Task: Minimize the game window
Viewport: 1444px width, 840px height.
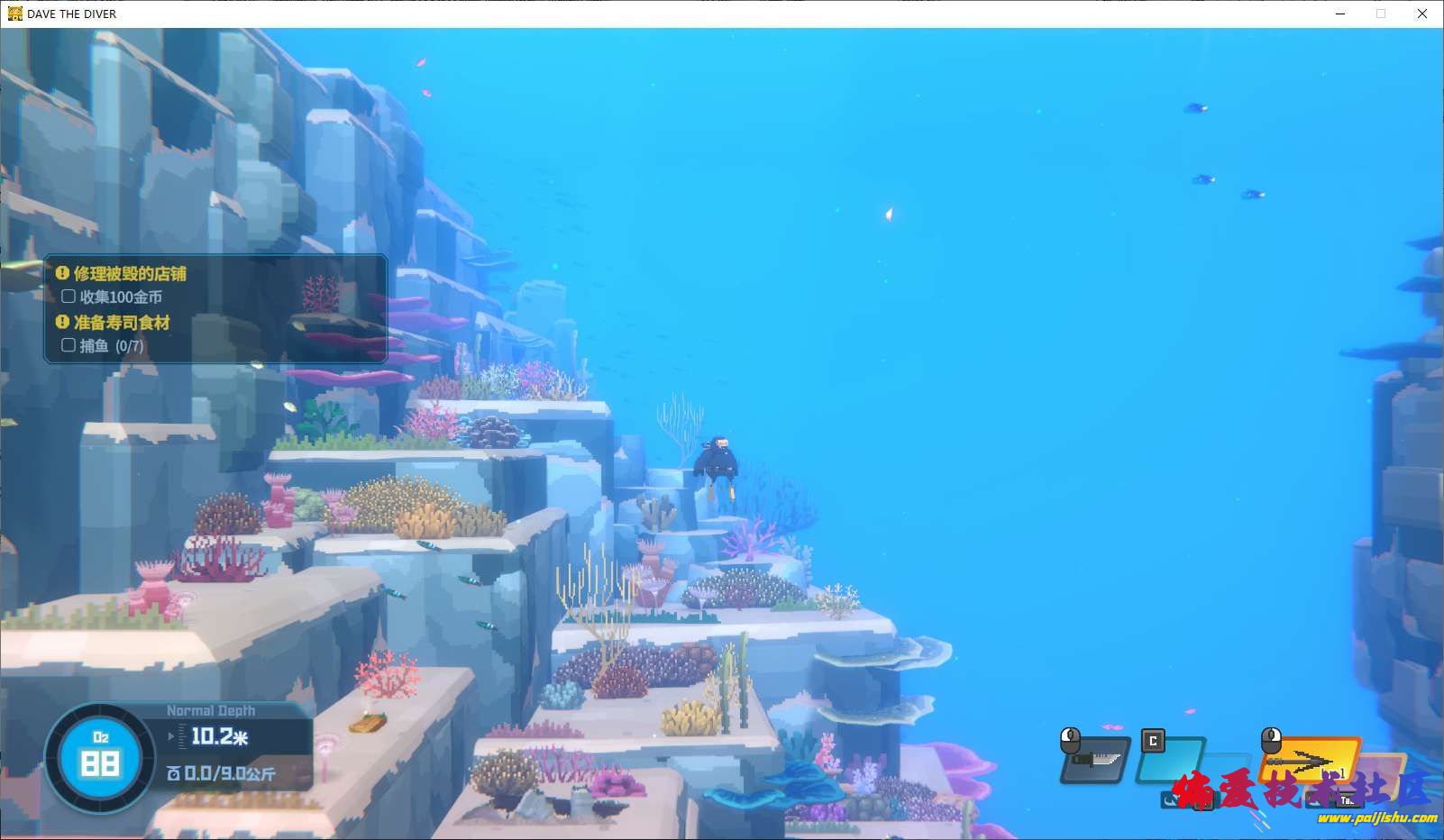Action: point(1340,14)
